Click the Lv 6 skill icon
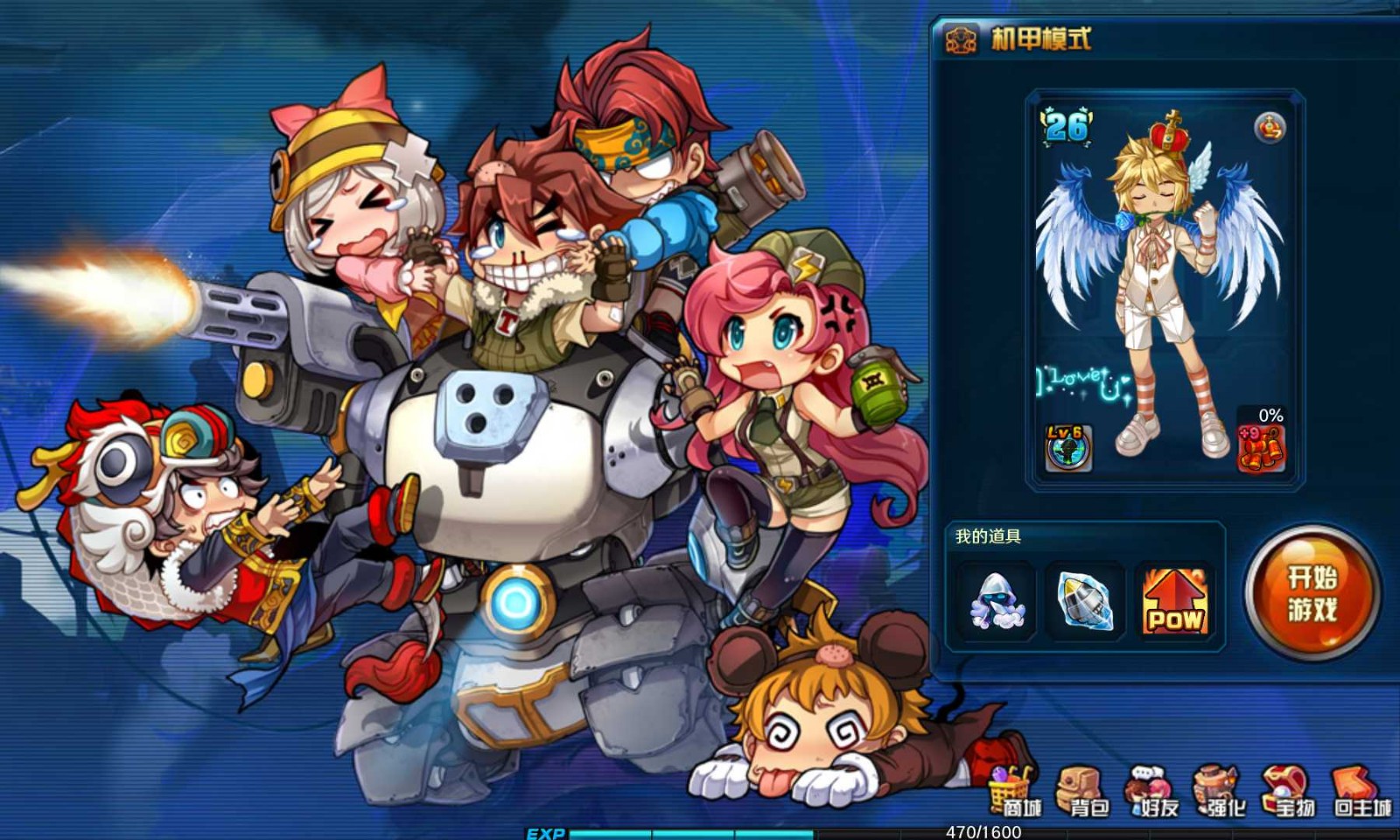The image size is (1400, 840). click(x=1067, y=447)
